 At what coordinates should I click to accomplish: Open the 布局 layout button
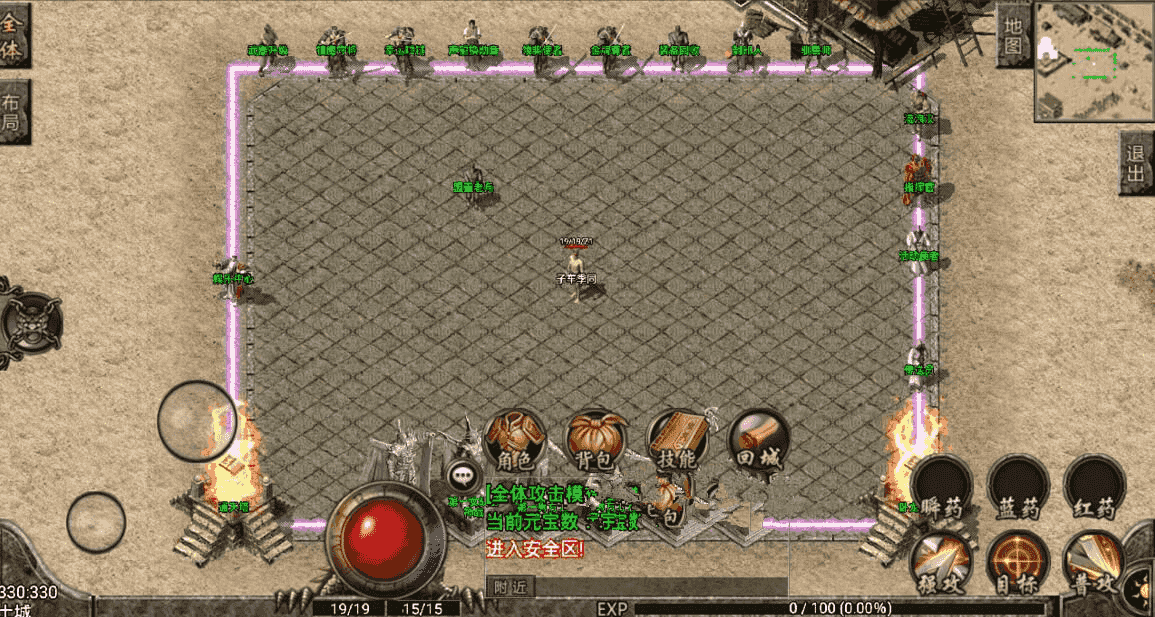click(13, 114)
